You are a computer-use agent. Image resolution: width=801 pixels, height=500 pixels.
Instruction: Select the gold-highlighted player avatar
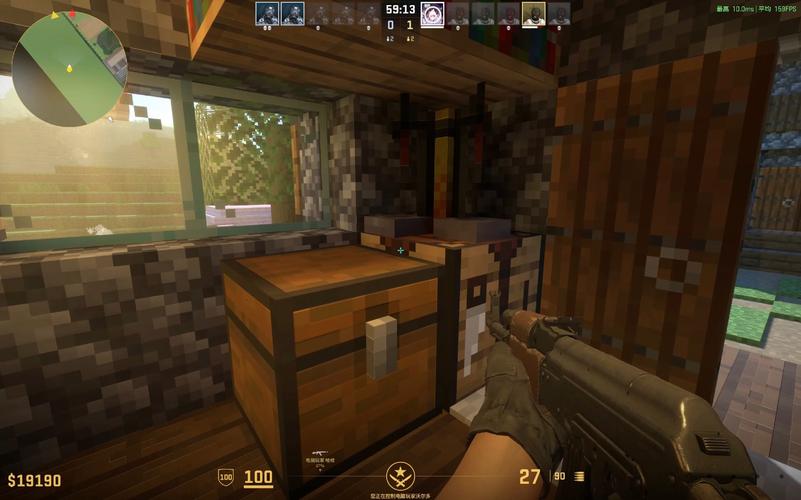(534, 13)
